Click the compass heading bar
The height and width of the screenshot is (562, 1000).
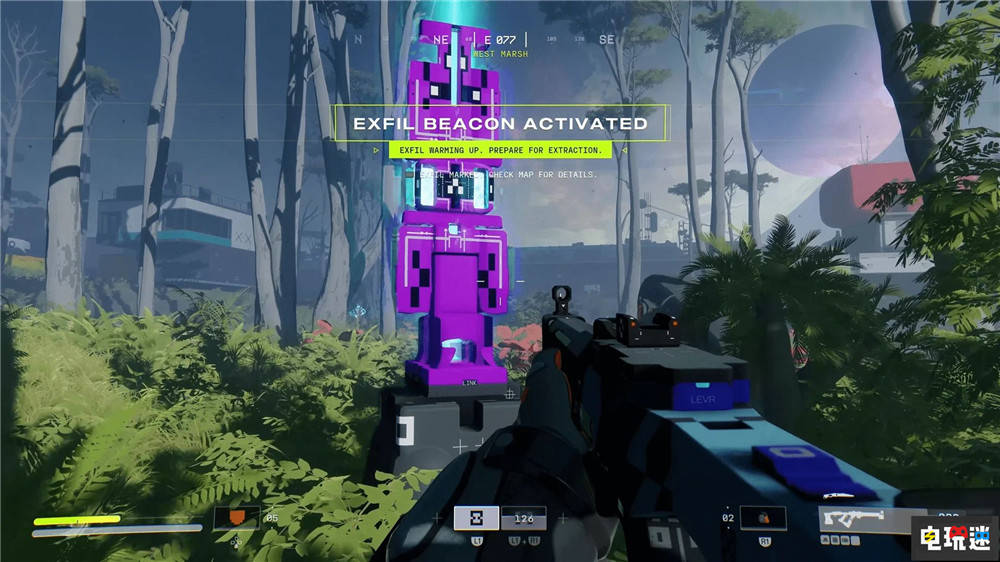[500, 40]
